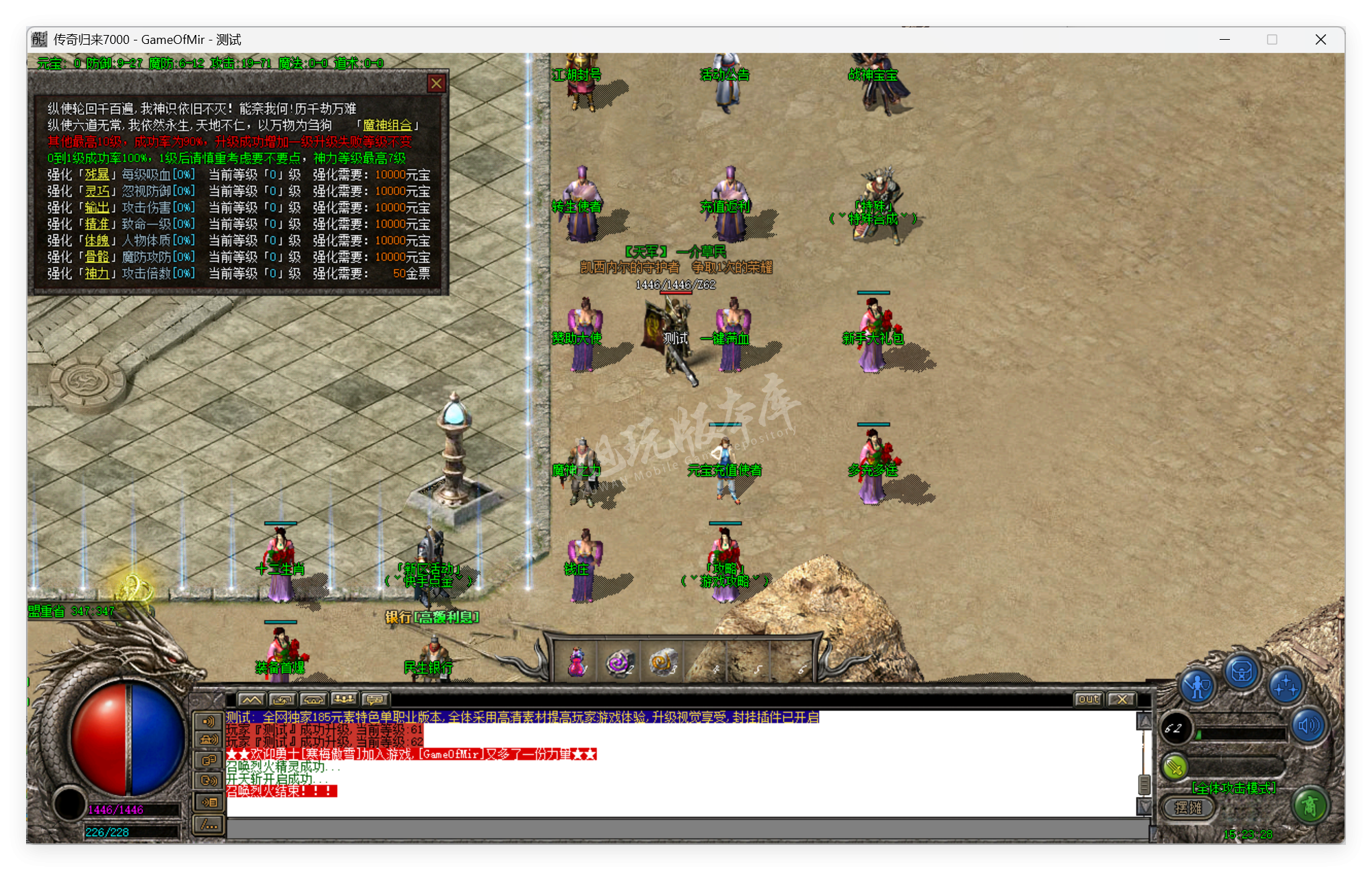Toggle the sound speaker icon

(1308, 725)
